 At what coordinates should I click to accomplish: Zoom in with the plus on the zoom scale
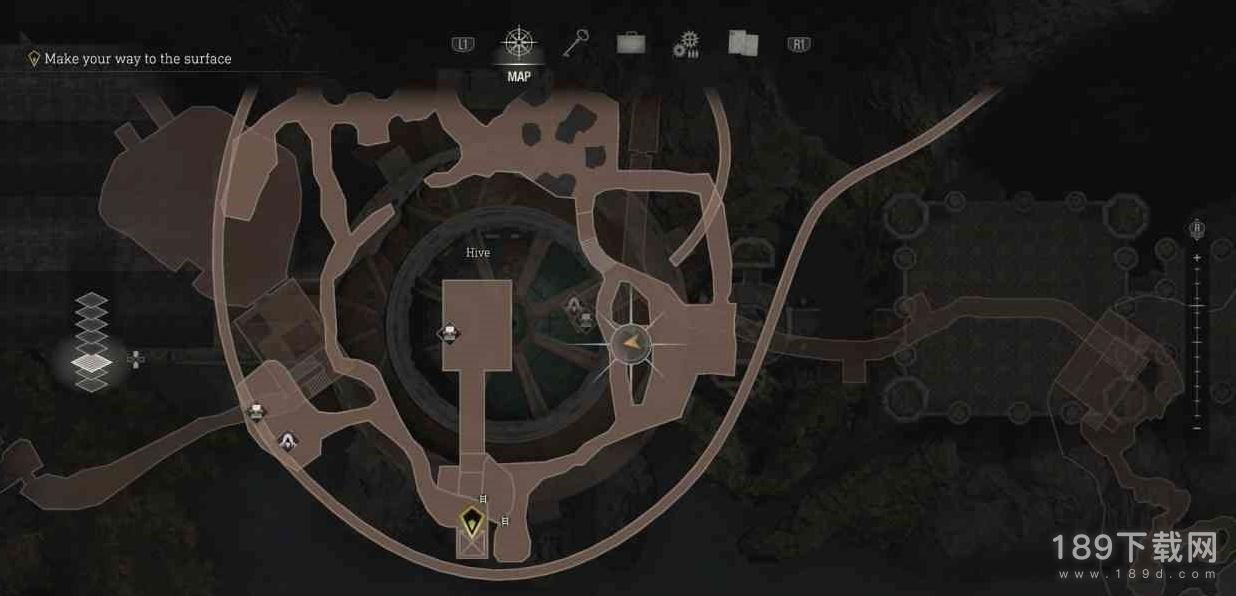(1197, 258)
